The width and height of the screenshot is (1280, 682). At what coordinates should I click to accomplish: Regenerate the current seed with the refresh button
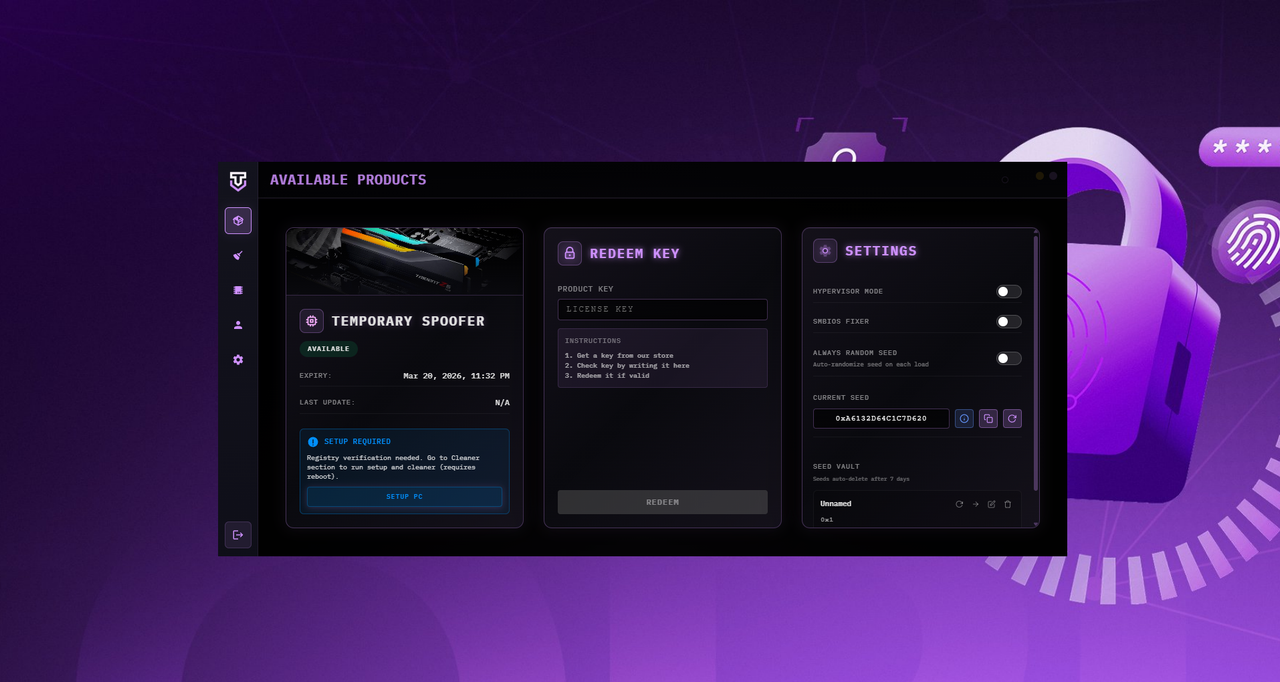[1012, 419]
